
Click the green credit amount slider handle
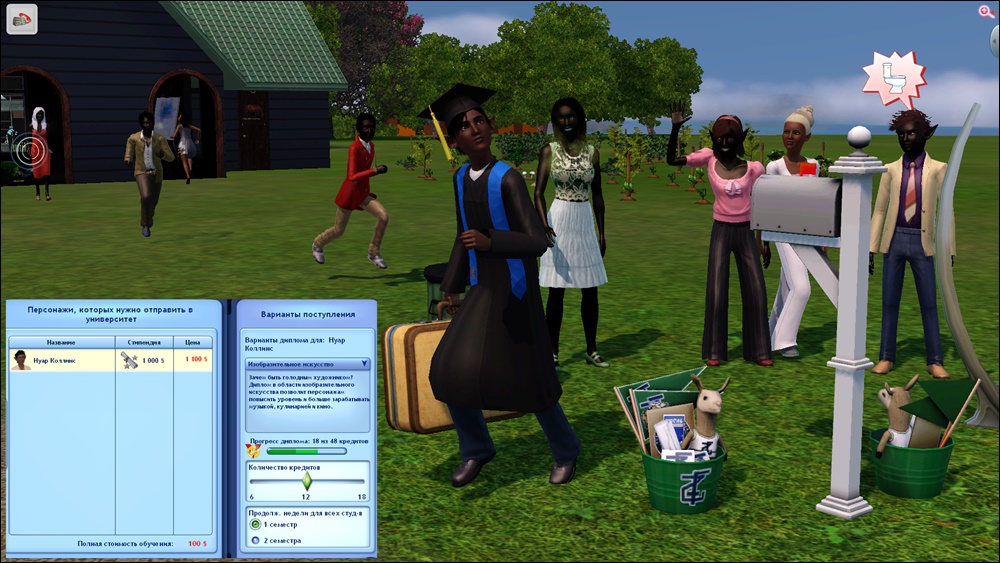coord(307,481)
